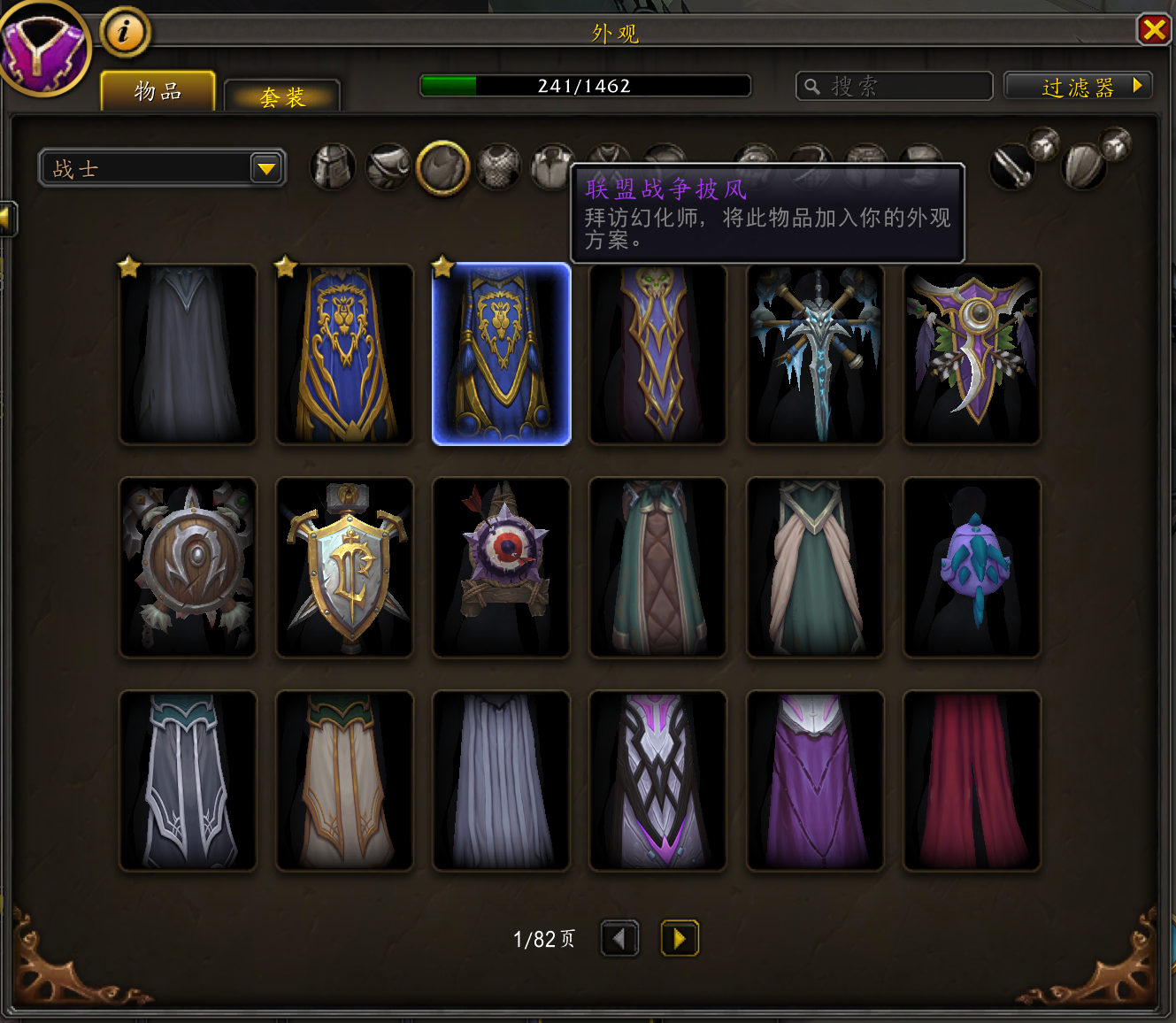This screenshot has height=1023, width=1176.
Task: Pick the Horde shield cloak appearance
Action: coord(188,567)
